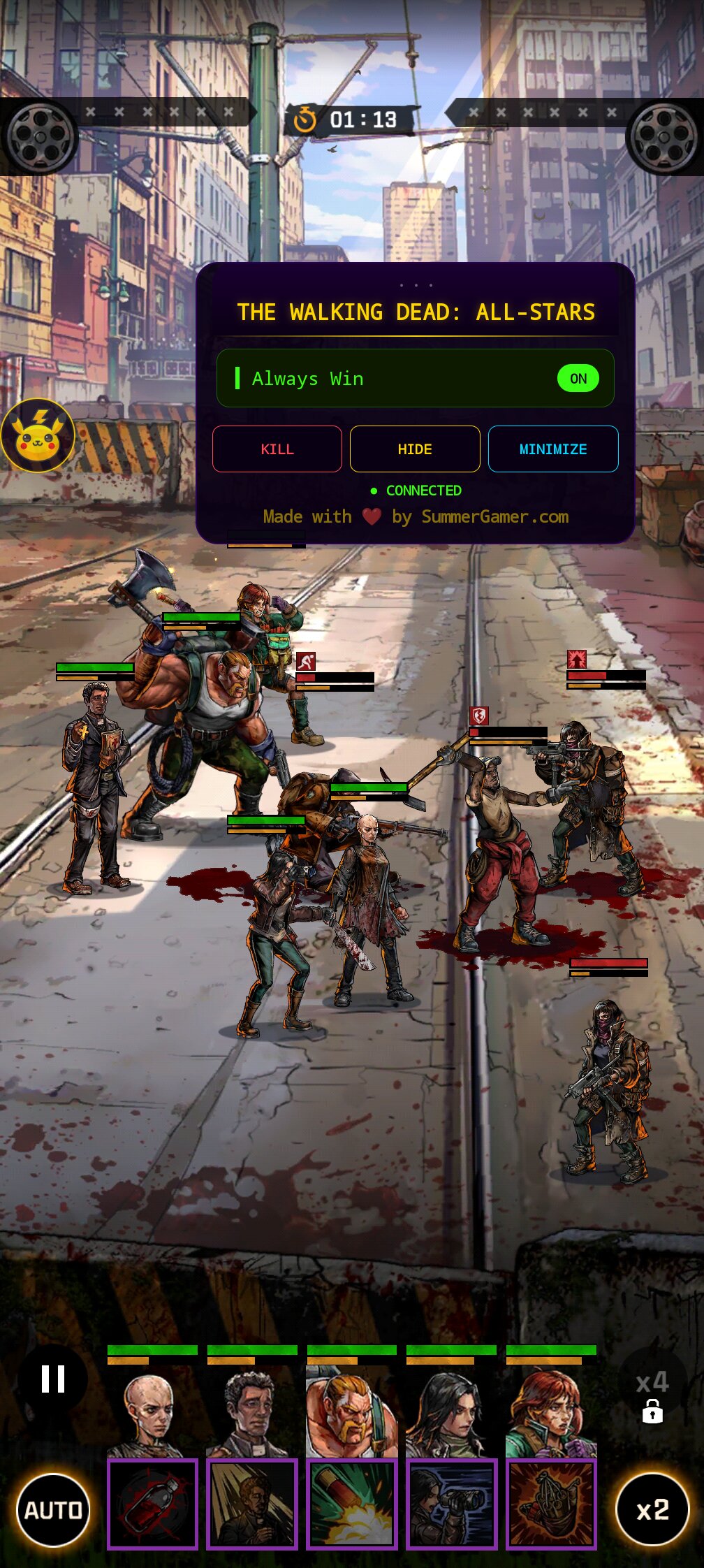Turn off the Always Win toggle
The height and width of the screenshot is (1568, 704).
[578, 379]
